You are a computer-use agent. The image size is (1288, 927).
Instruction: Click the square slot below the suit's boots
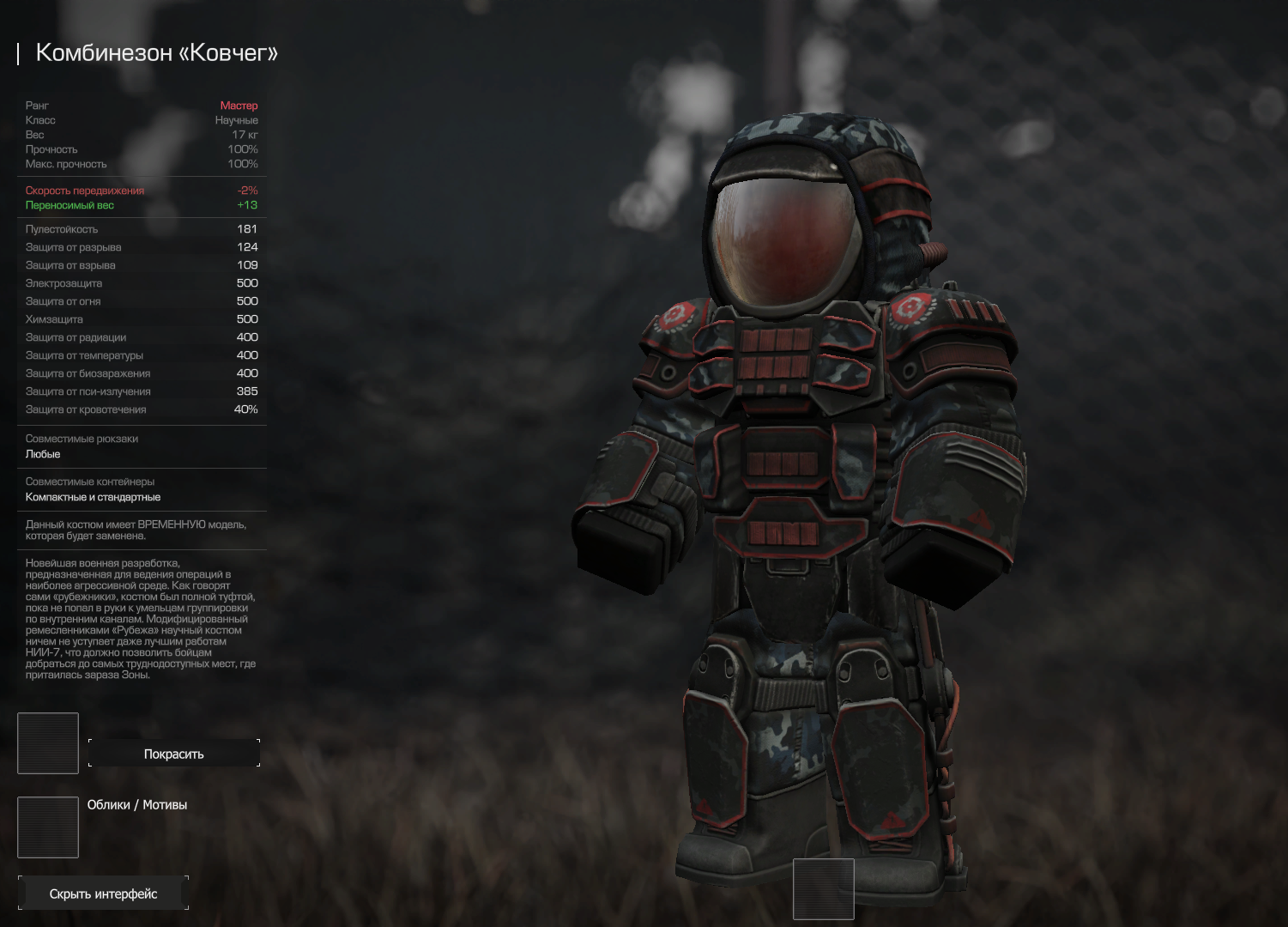(823, 888)
